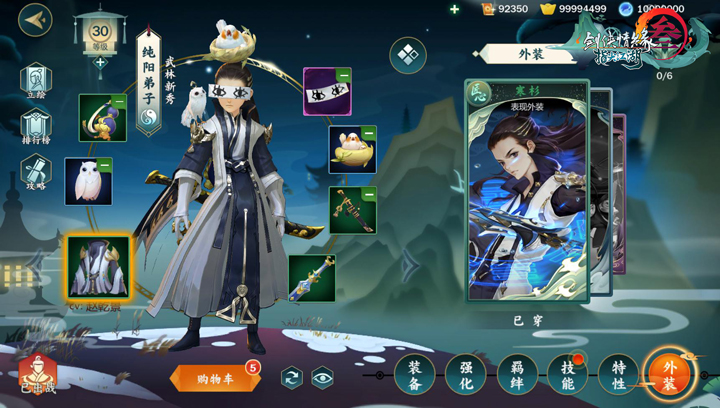Switch to the 强化 enhancement tab

click(465, 374)
